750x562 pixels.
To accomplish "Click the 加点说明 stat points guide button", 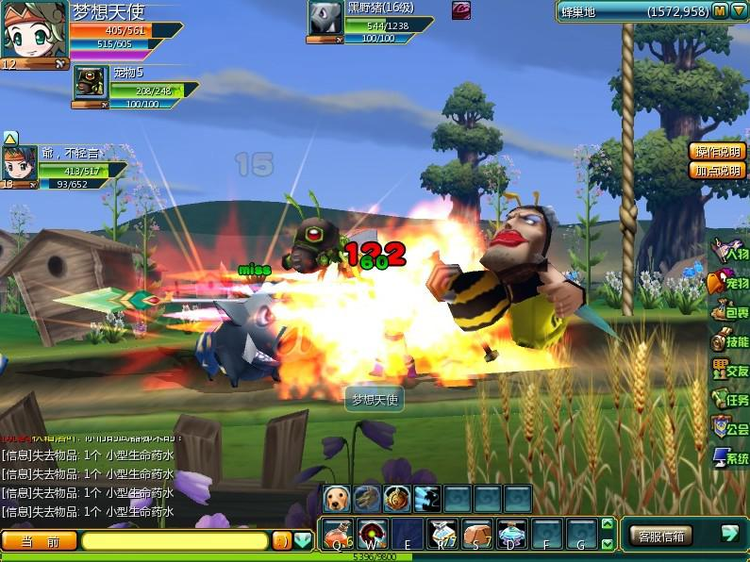I will [718, 170].
